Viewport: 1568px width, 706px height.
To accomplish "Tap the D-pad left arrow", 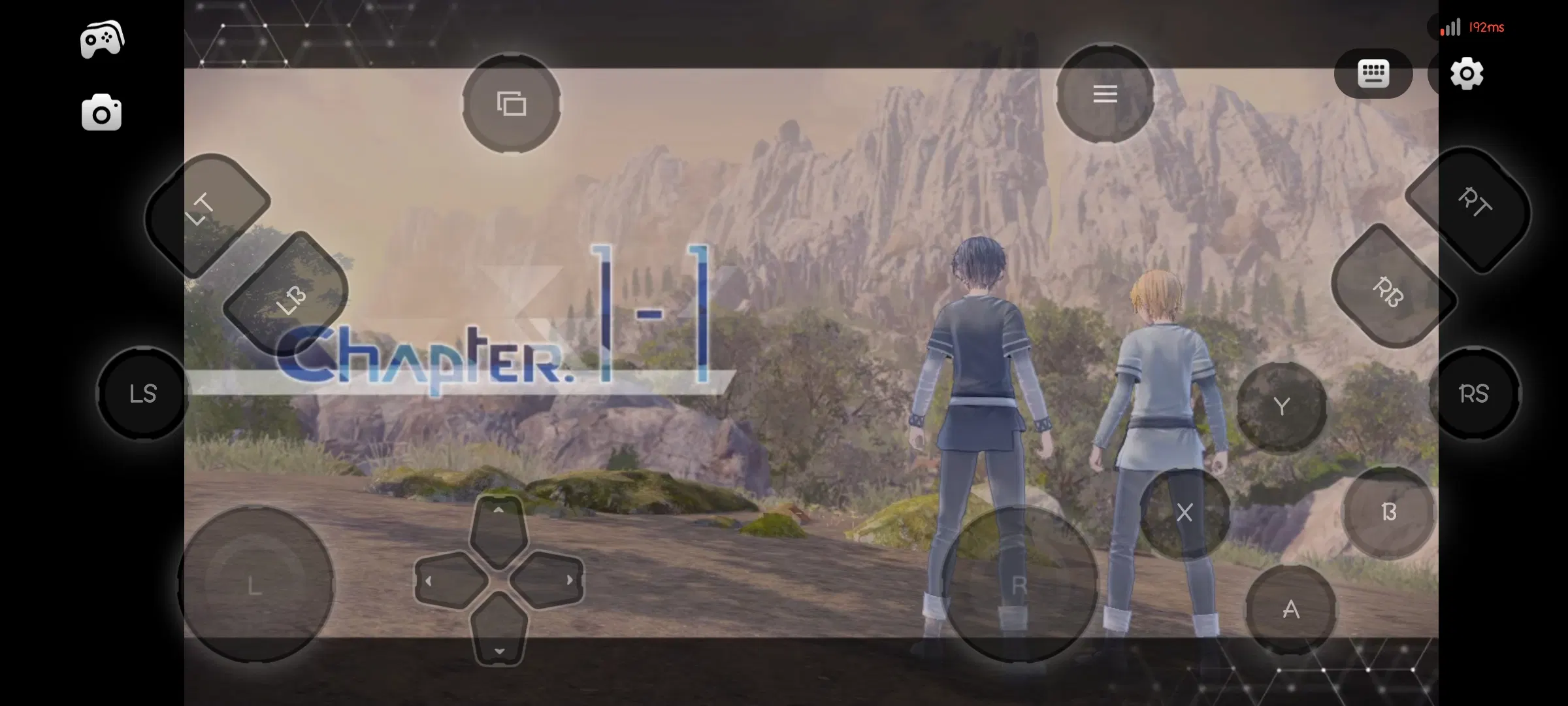I will pyautogui.click(x=448, y=580).
